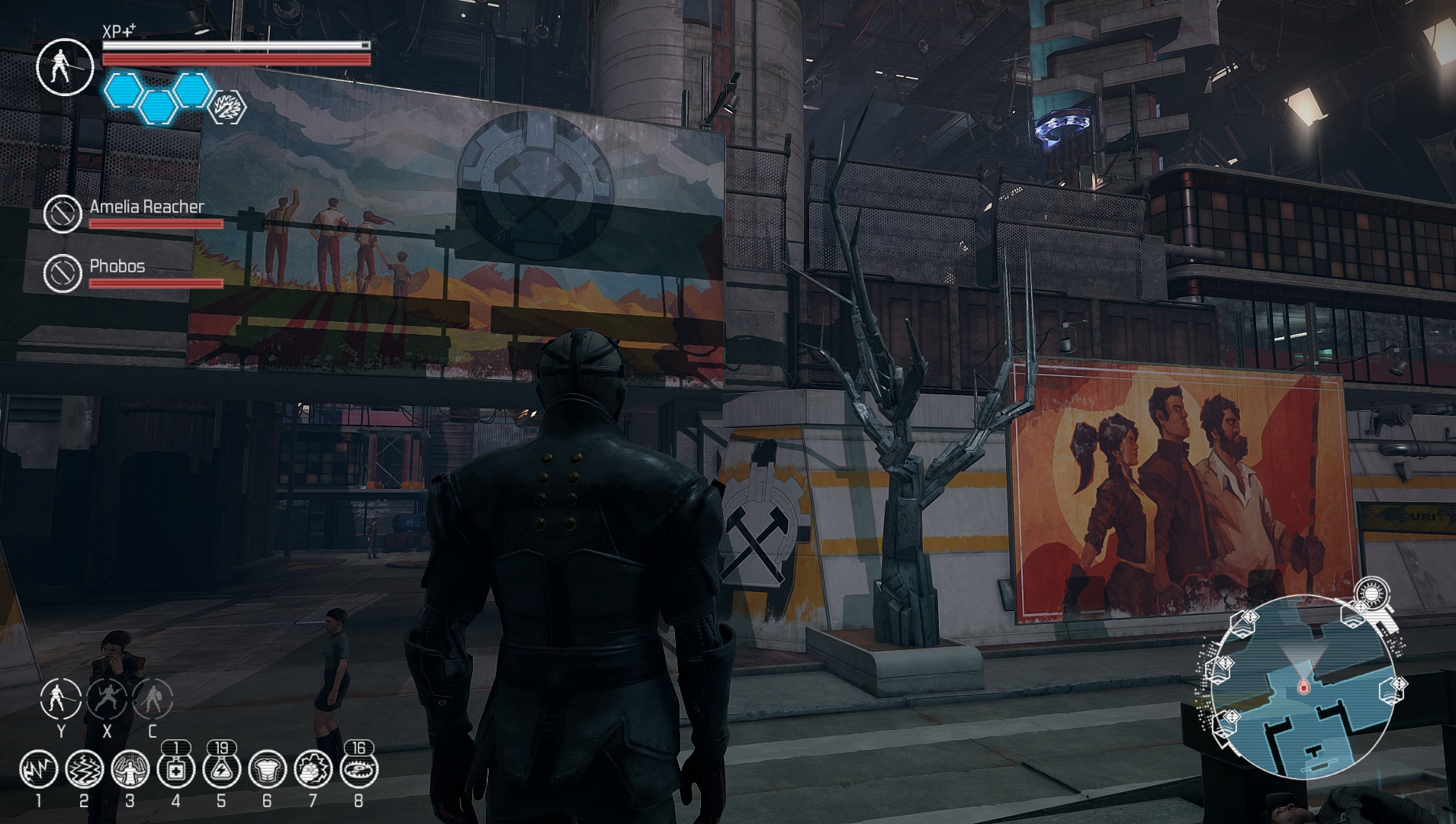Select the staff combat stance icon
1456x824 pixels.
coord(61,698)
